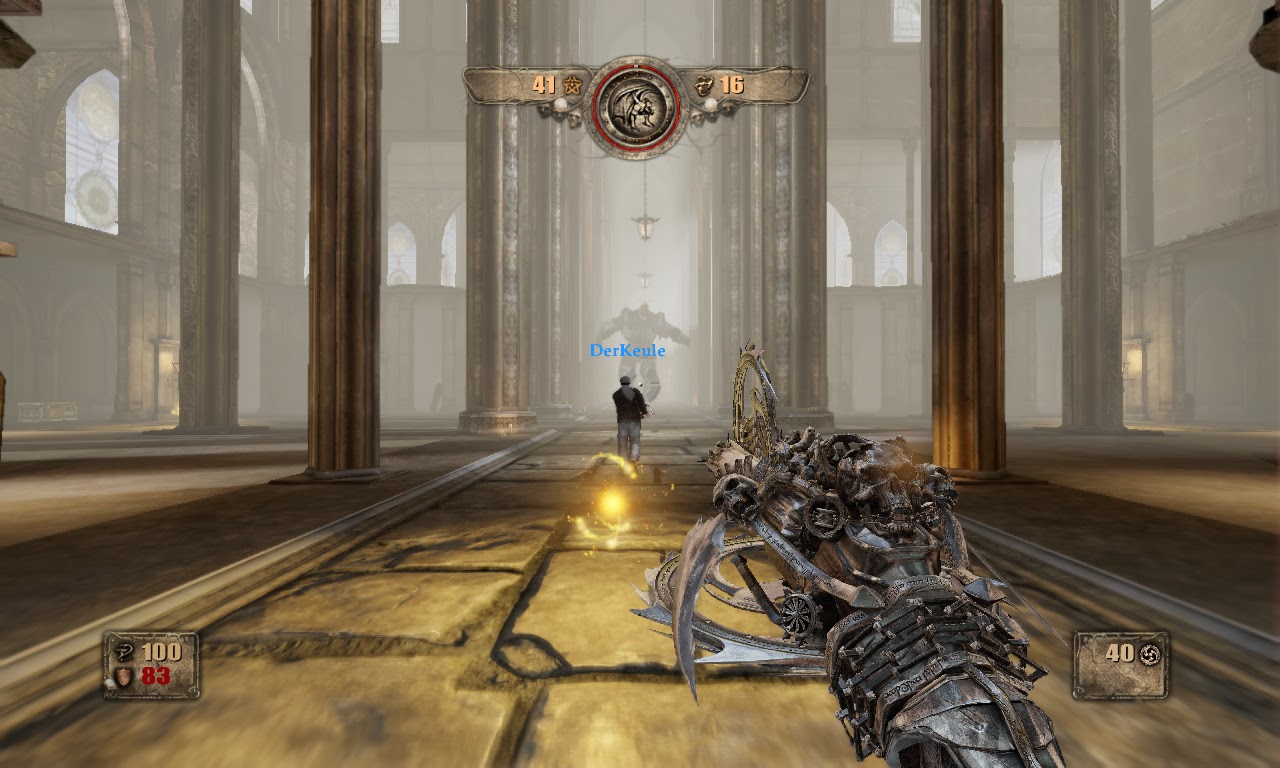The image size is (1280, 768).
Task: Toggle the white orb beside the armor shield
Action: tap(108, 681)
